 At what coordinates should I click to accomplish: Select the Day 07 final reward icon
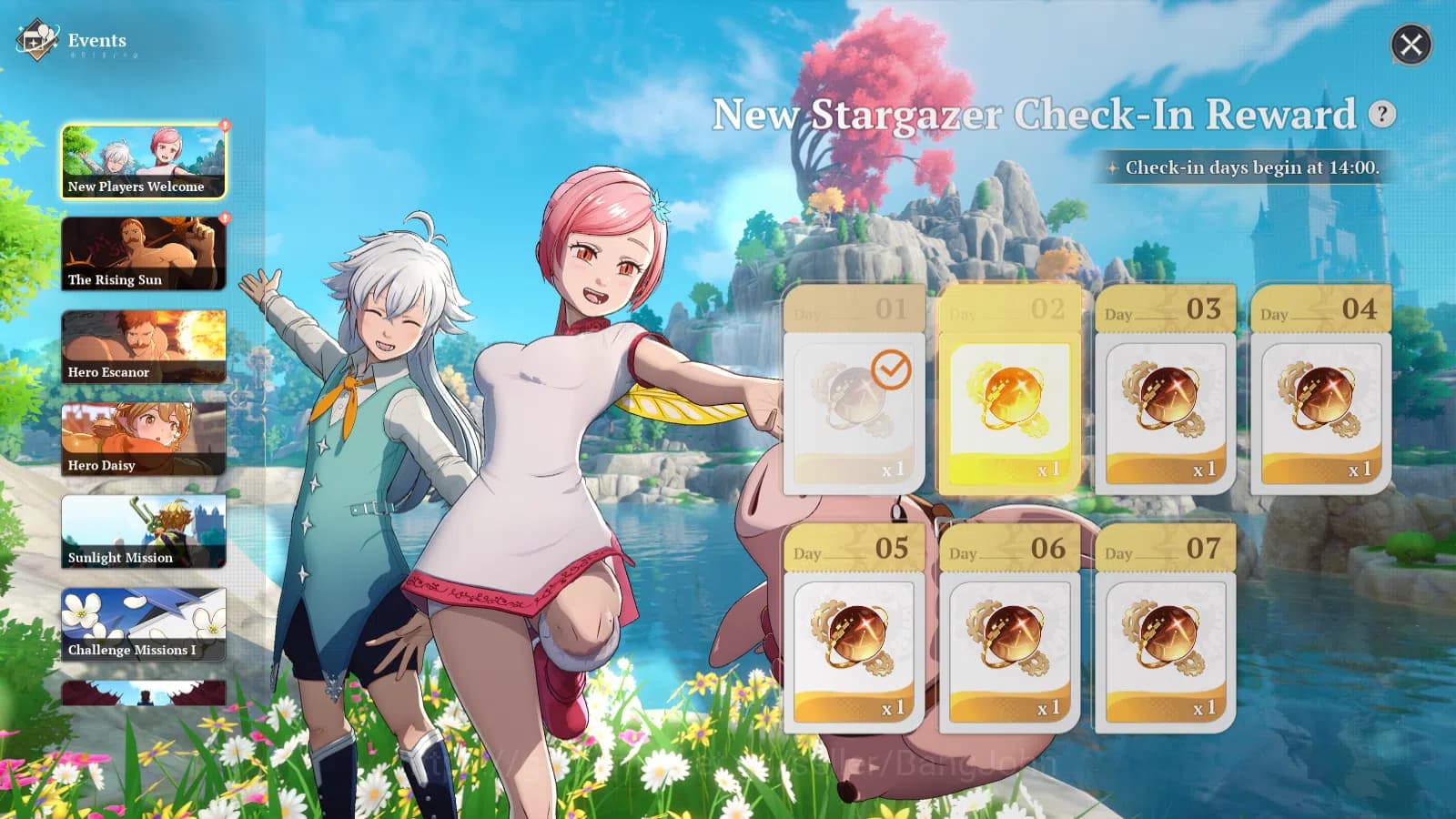pyautogui.click(x=1162, y=642)
